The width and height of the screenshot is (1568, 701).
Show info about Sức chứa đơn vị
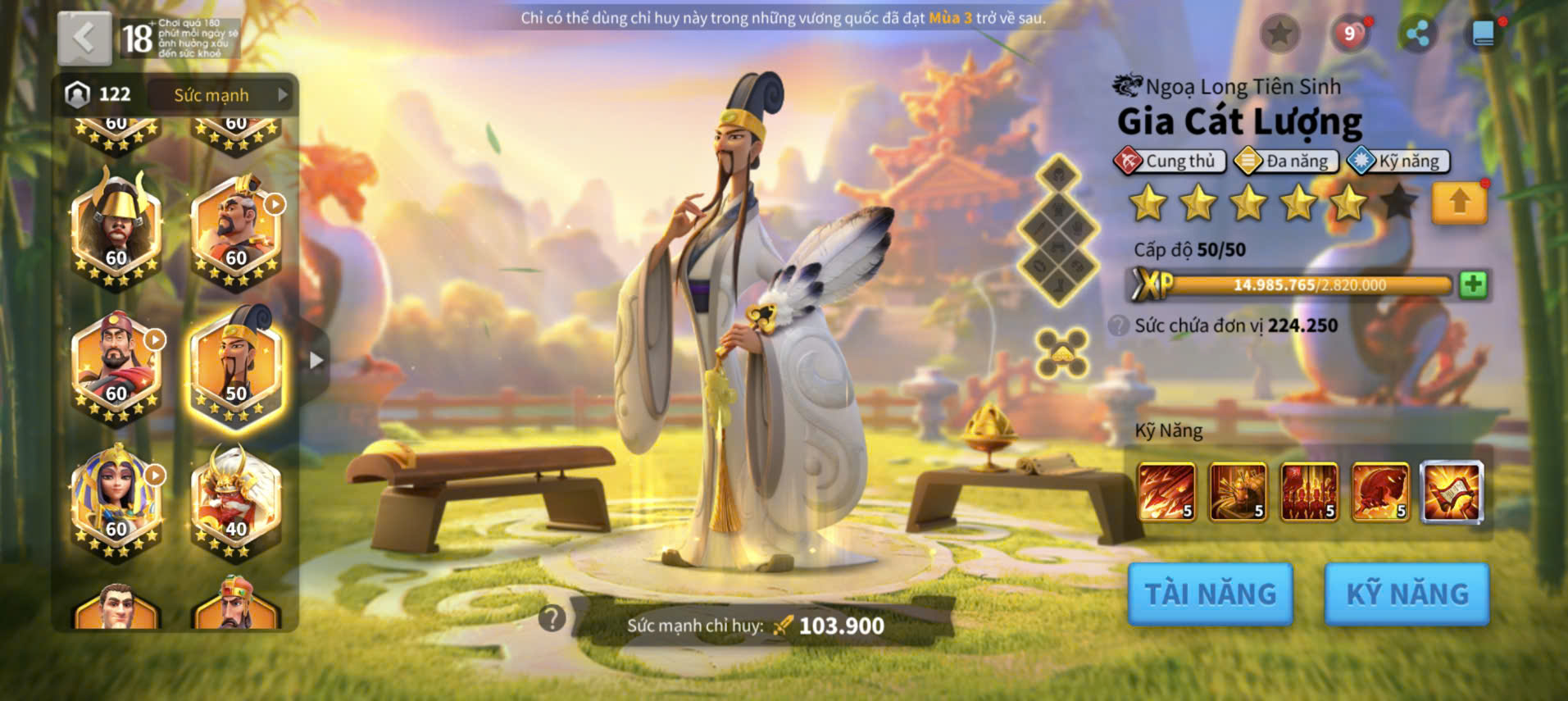point(1119,325)
